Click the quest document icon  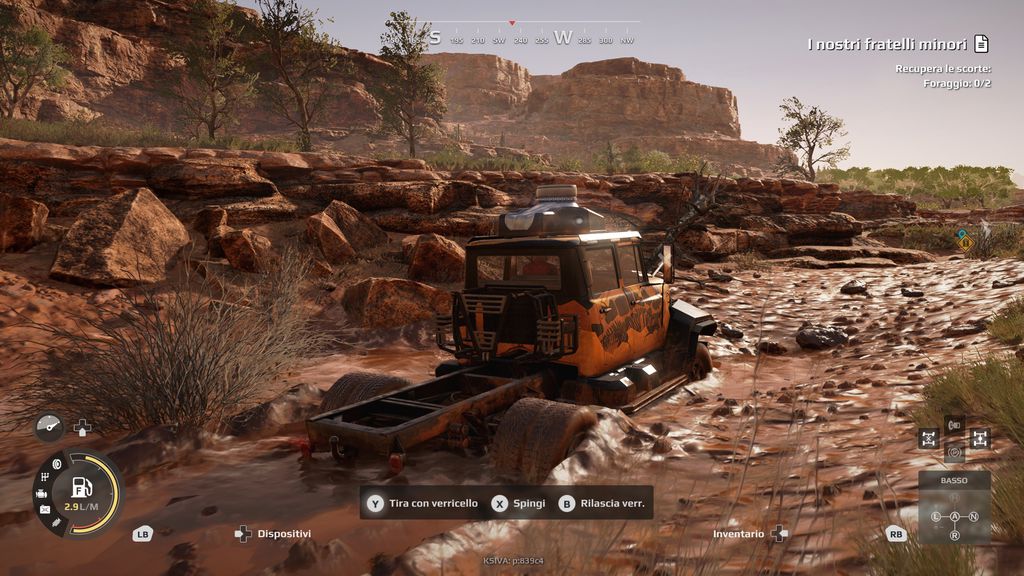(x=981, y=44)
